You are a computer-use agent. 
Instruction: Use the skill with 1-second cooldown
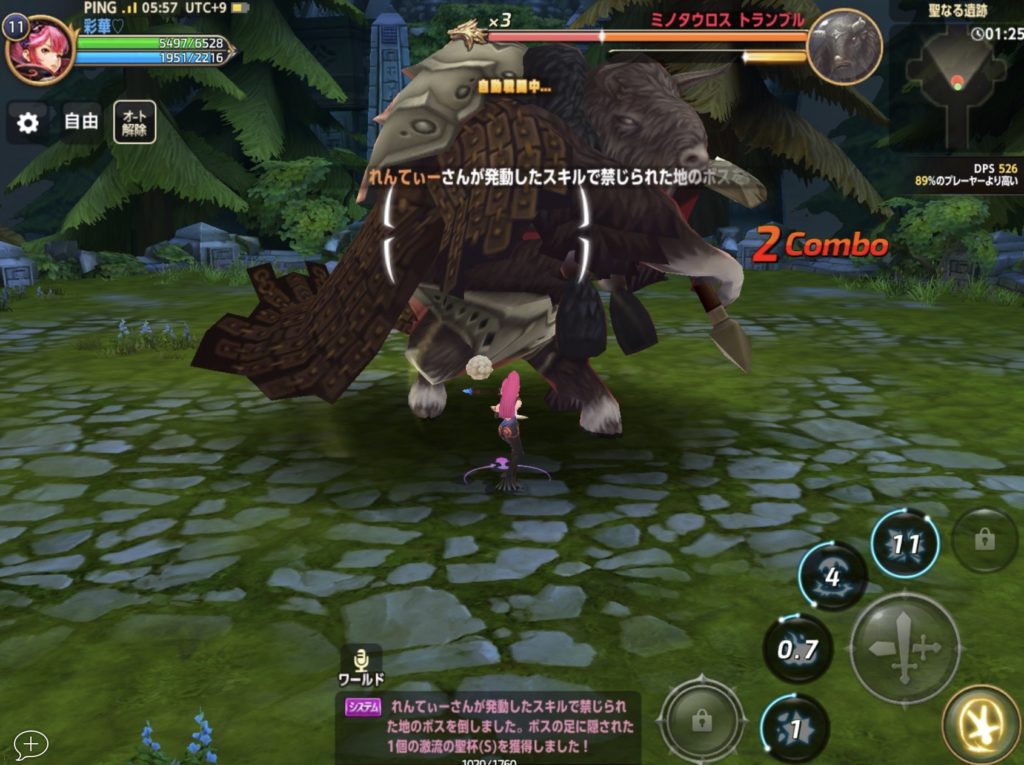point(795,728)
